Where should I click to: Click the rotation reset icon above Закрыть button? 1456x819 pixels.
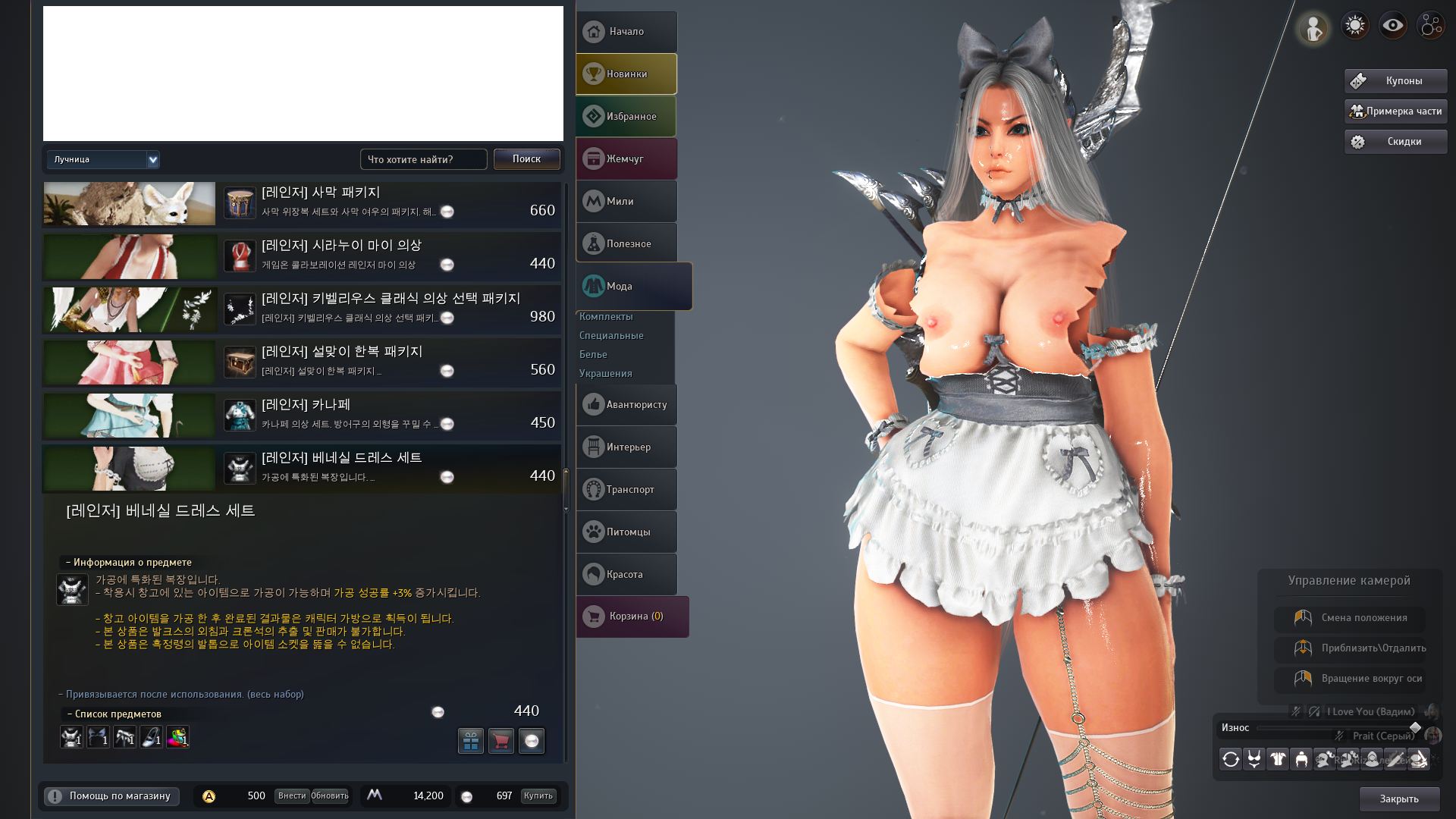click(1230, 759)
